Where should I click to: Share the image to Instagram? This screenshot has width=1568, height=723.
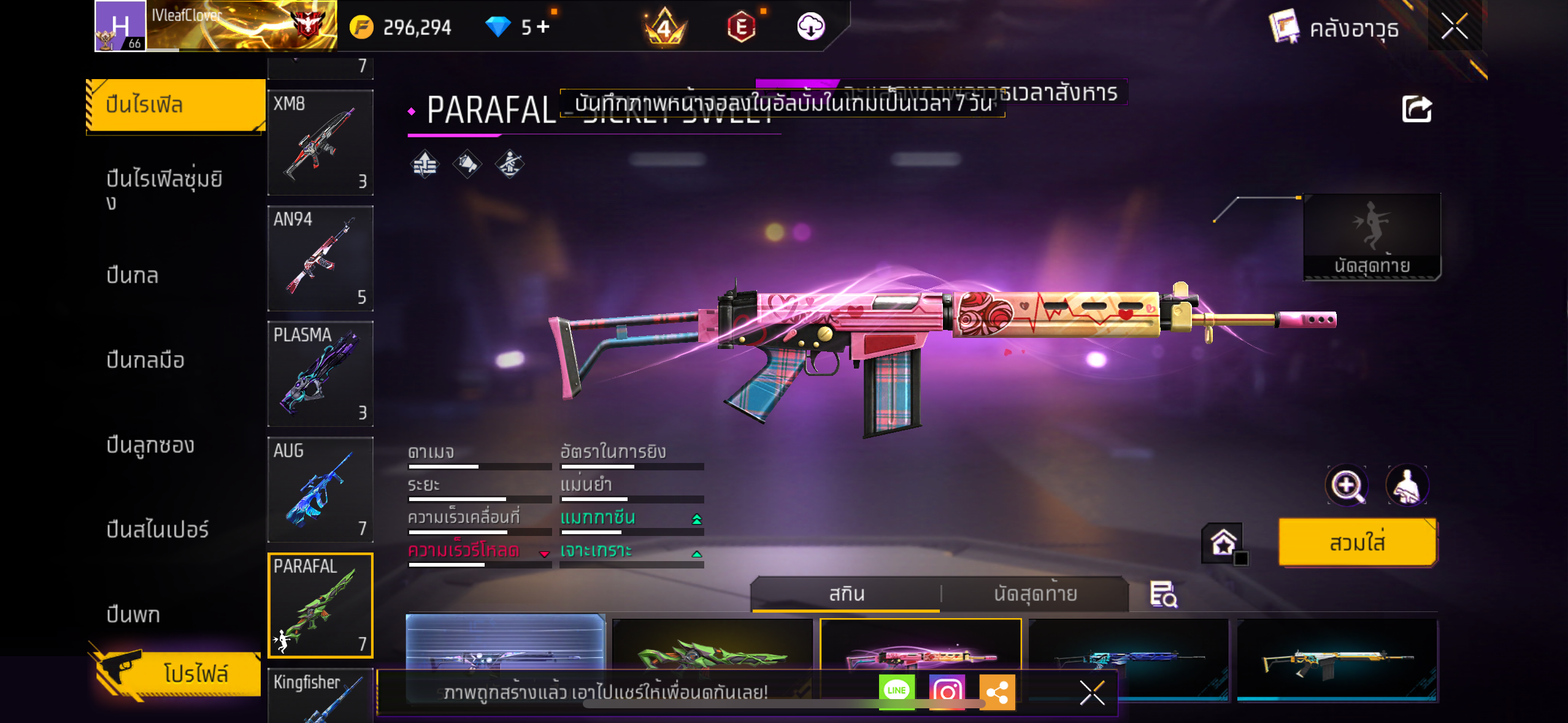point(947,691)
